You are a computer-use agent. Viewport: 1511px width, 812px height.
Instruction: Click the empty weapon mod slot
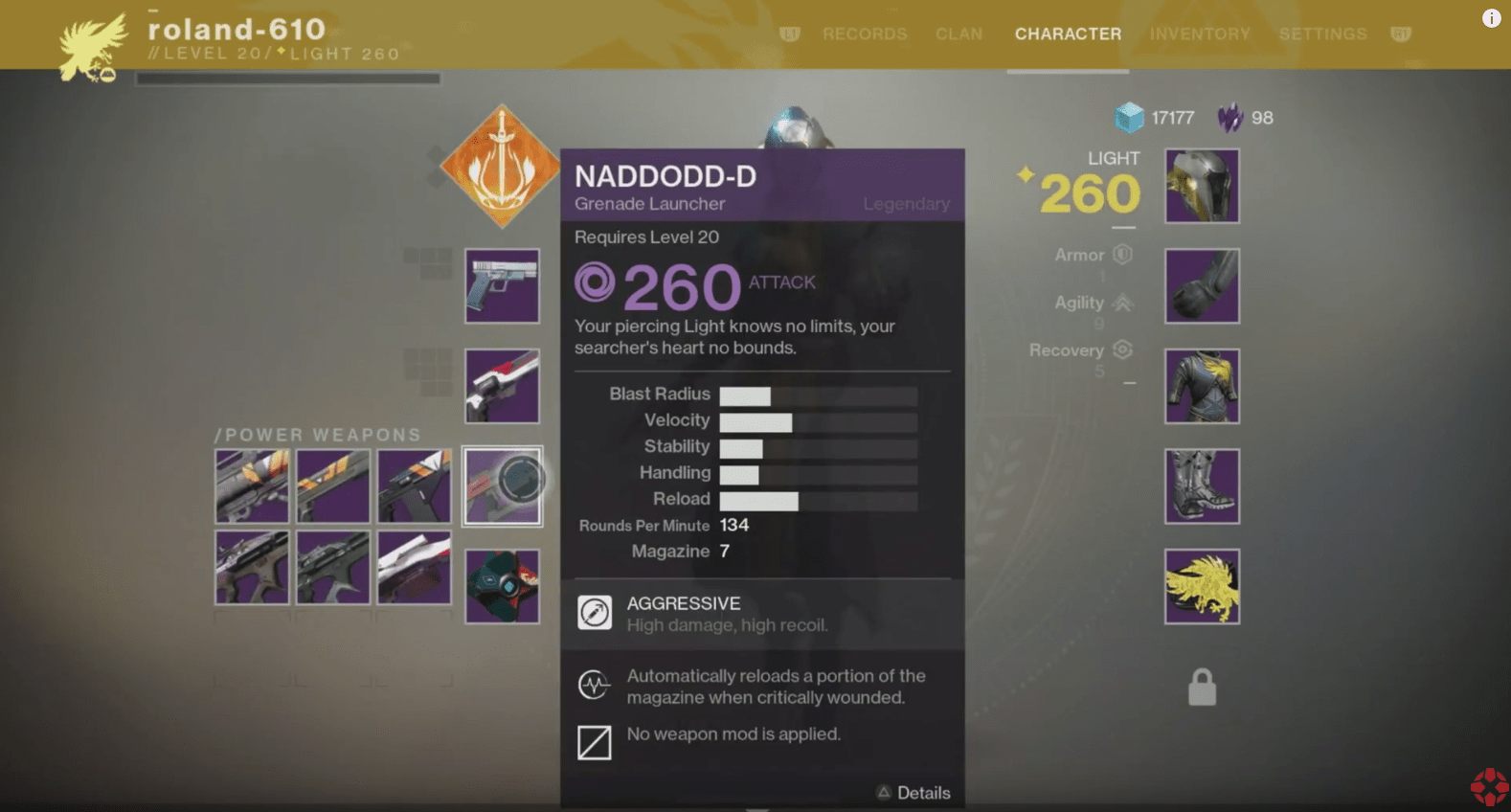click(x=594, y=743)
